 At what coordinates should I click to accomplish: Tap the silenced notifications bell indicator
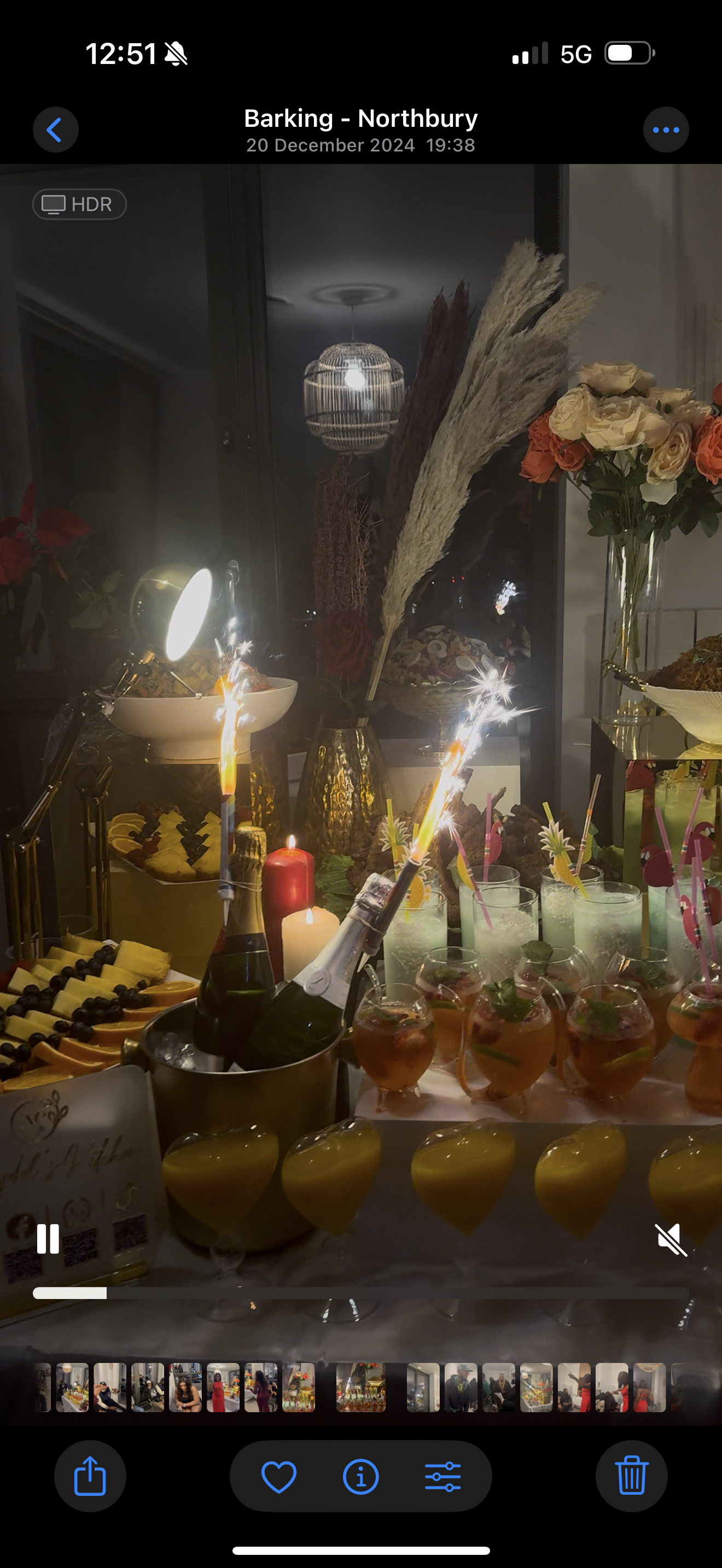pyautogui.click(x=177, y=54)
